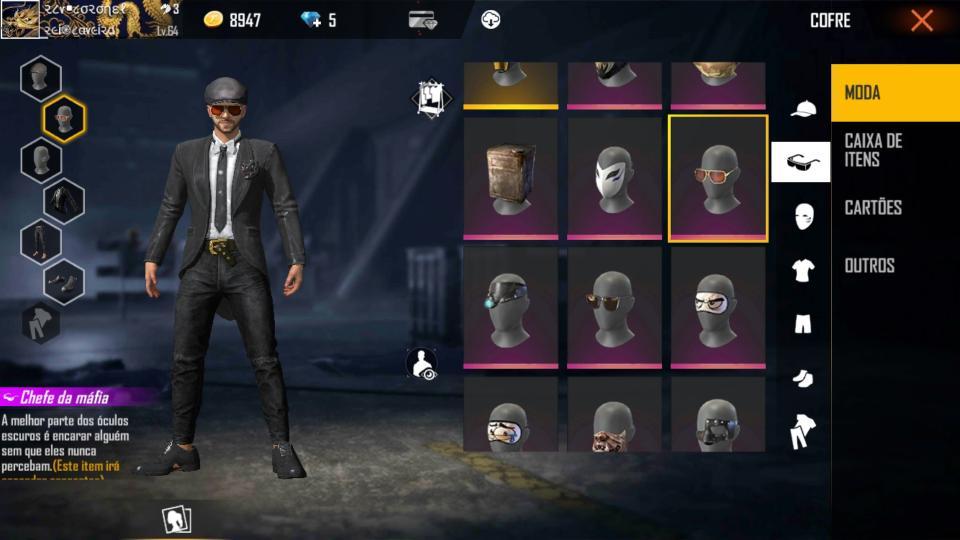The image size is (960, 540).
Task: Choose the highlighted orange-lens glasses item
Action: (x=718, y=179)
